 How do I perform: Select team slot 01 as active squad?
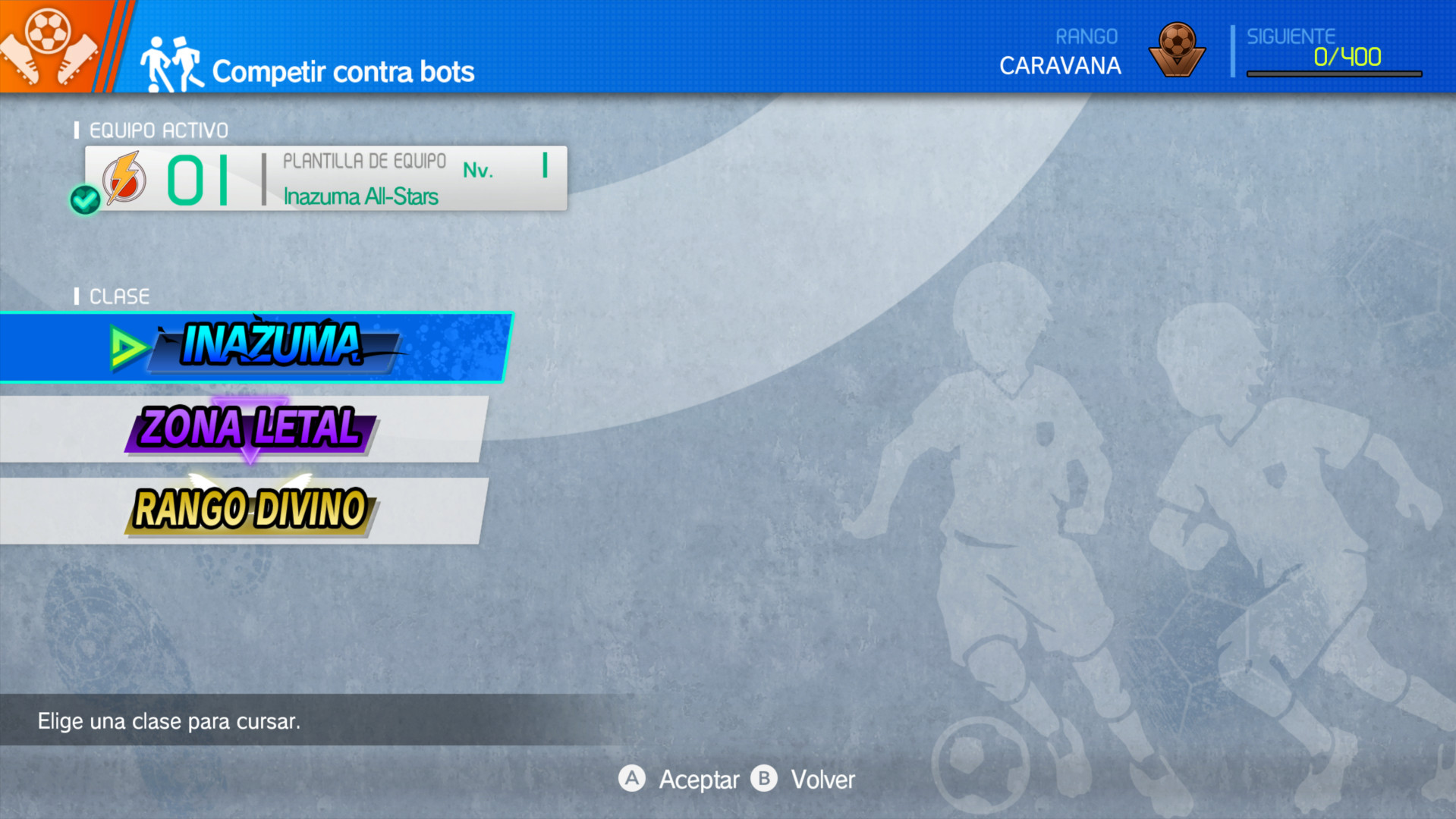pyautogui.click(x=197, y=178)
